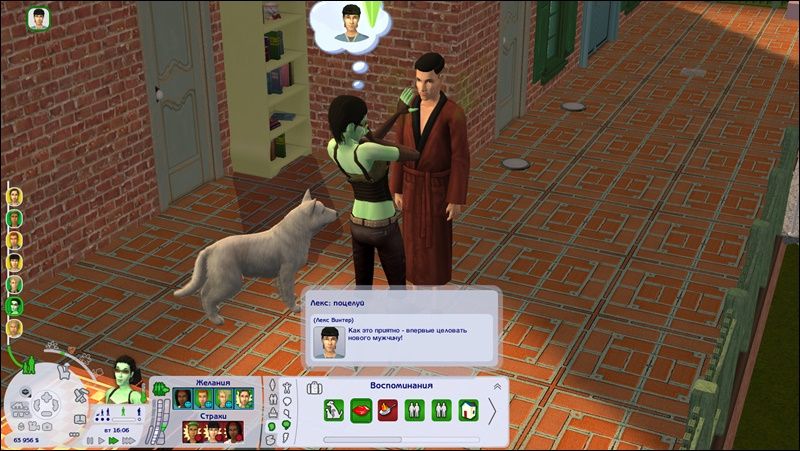This screenshot has width=800, height=451.
Task: Open the dog memory icon
Action: tap(336, 409)
